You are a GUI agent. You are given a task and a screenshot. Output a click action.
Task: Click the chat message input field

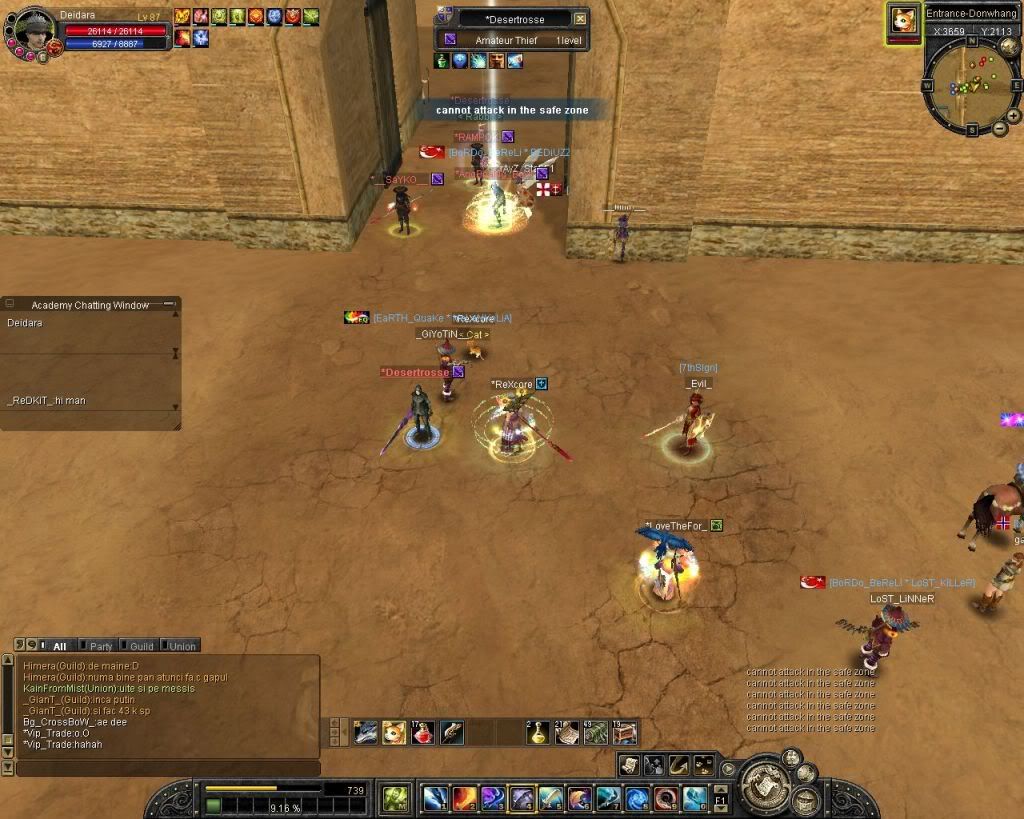point(165,768)
